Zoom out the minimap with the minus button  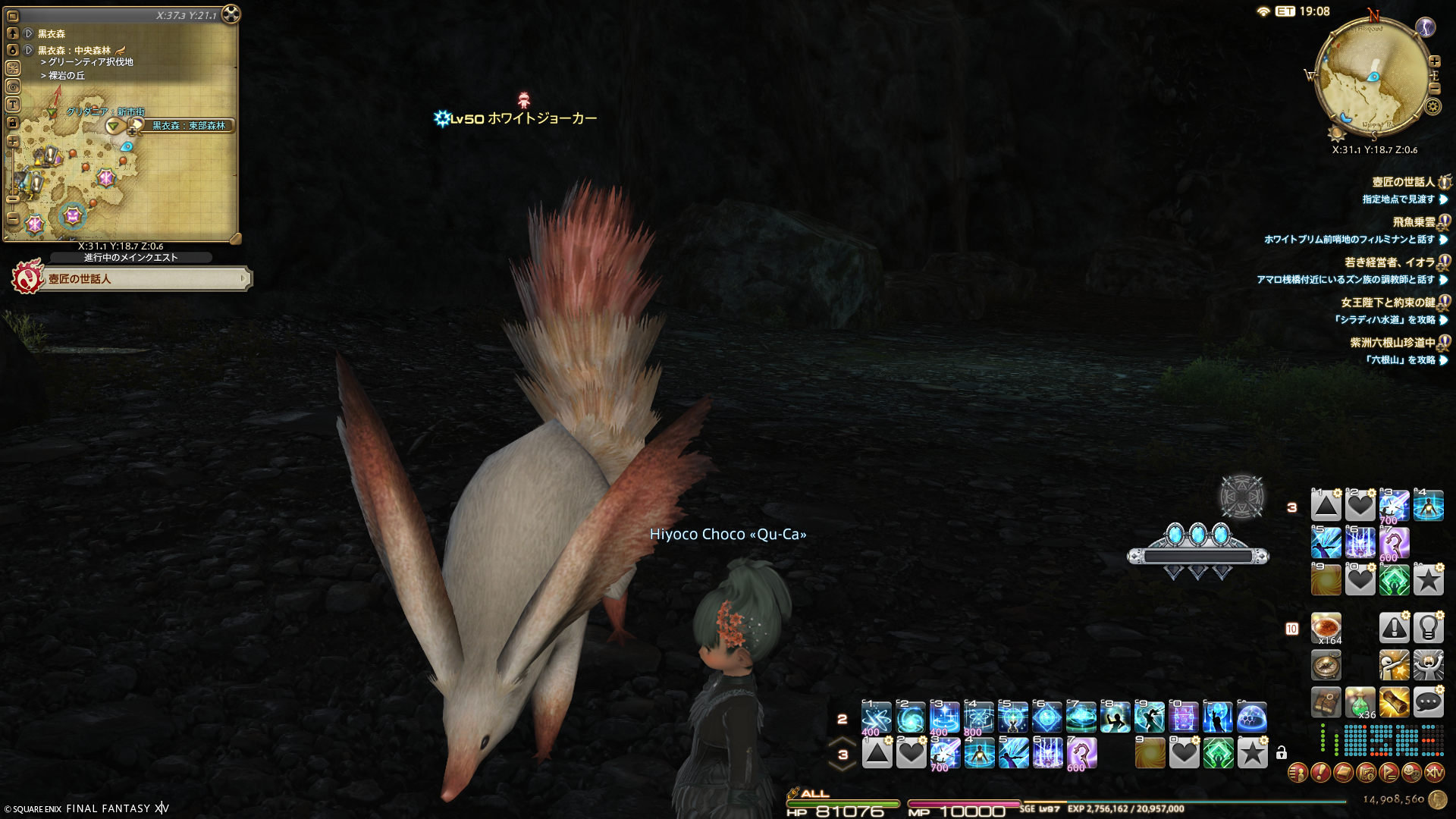tap(1434, 89)
